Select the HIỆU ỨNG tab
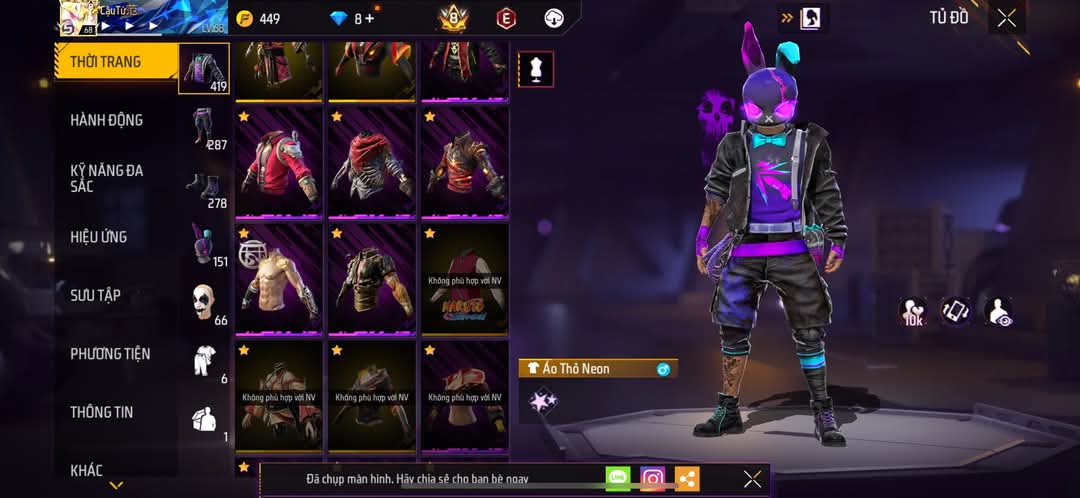This screenshot has height=498, width=1080. (99, 237)
